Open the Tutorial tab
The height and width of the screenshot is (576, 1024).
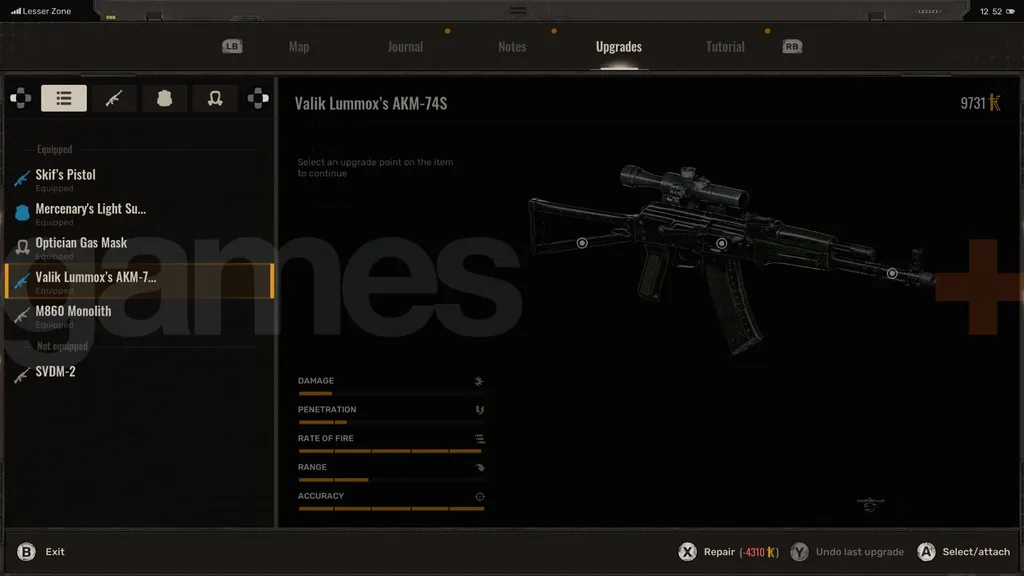pos(725,47)
